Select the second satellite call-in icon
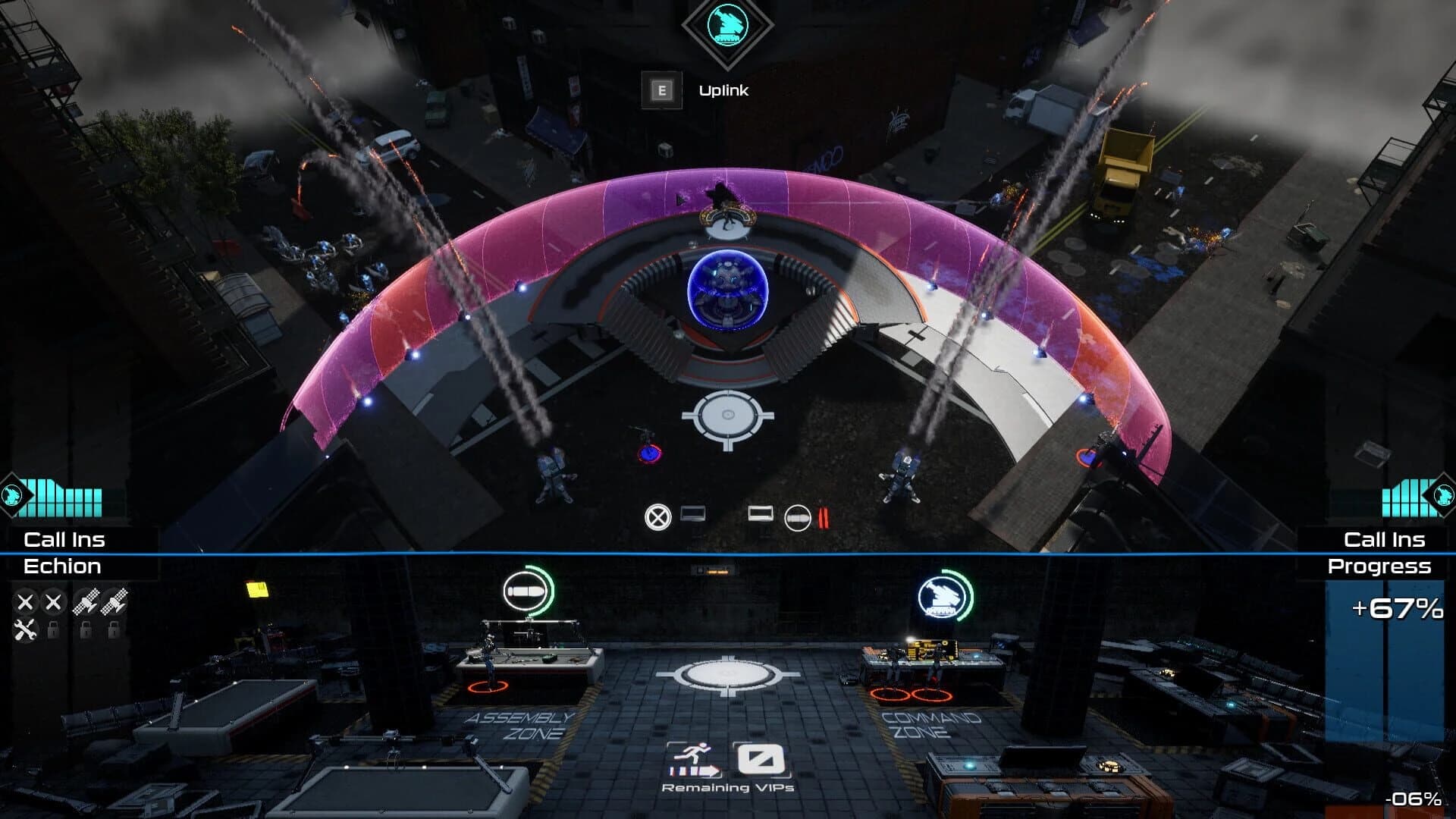 coord(114,602)
